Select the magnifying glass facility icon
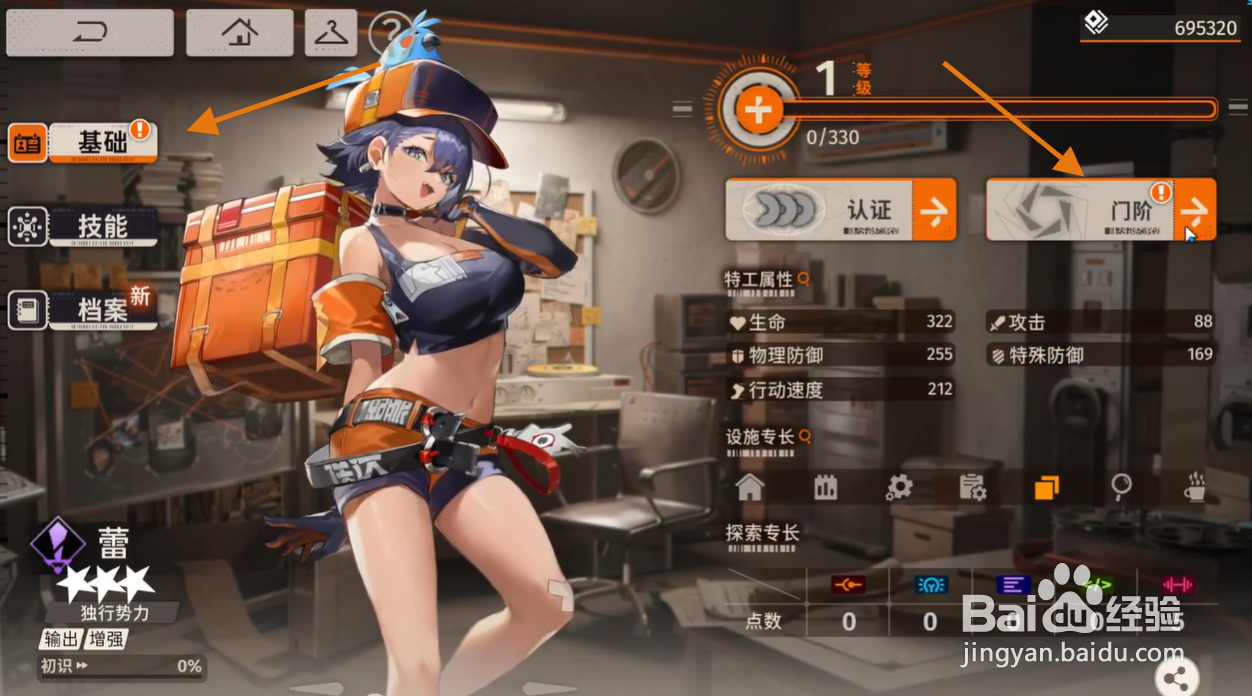Image resolution: width=1252 pixels, height=696 pixels. 1121,488
